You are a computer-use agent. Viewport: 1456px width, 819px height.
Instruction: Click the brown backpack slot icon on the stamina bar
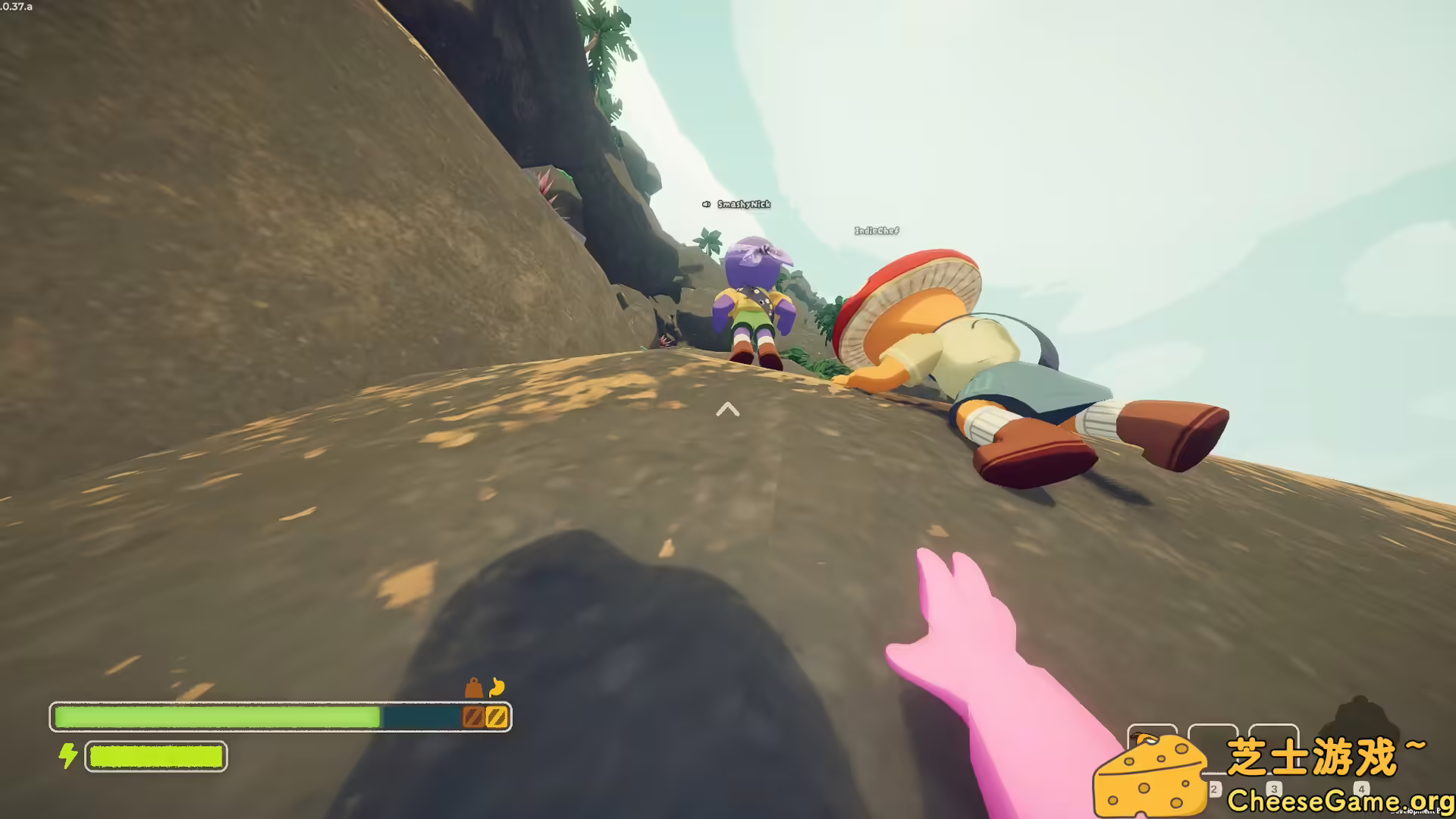click(x=474, y=716)
